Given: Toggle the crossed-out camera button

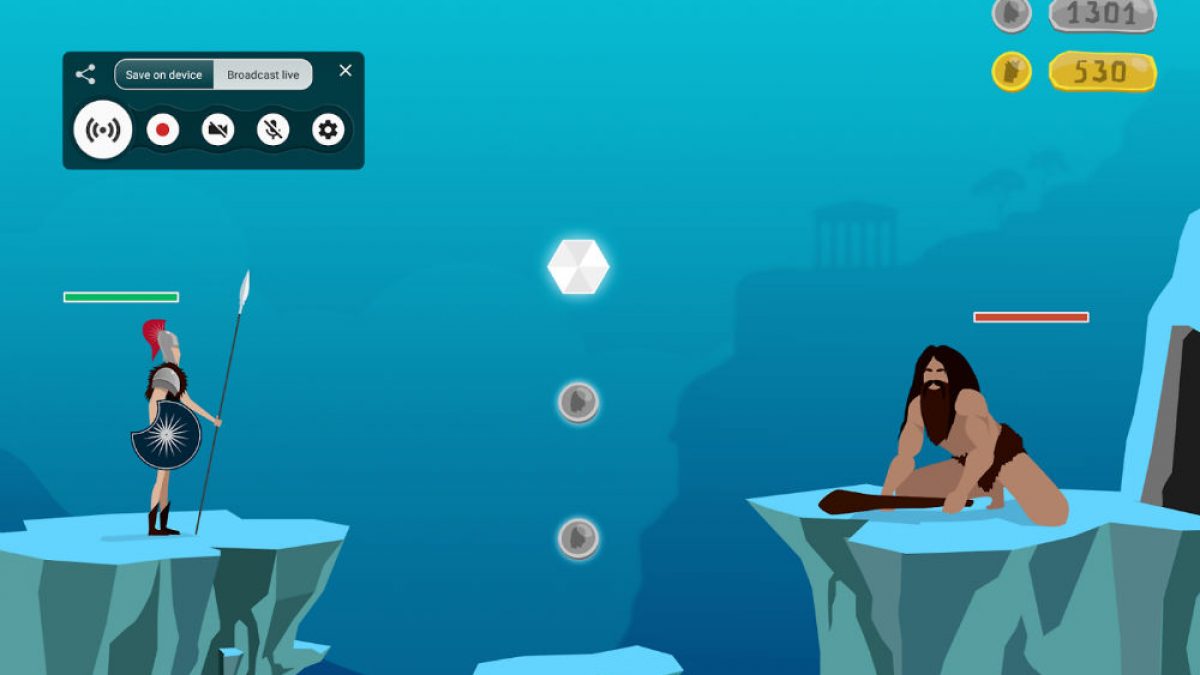Looking at the screenshot, I should pos(218,130).
